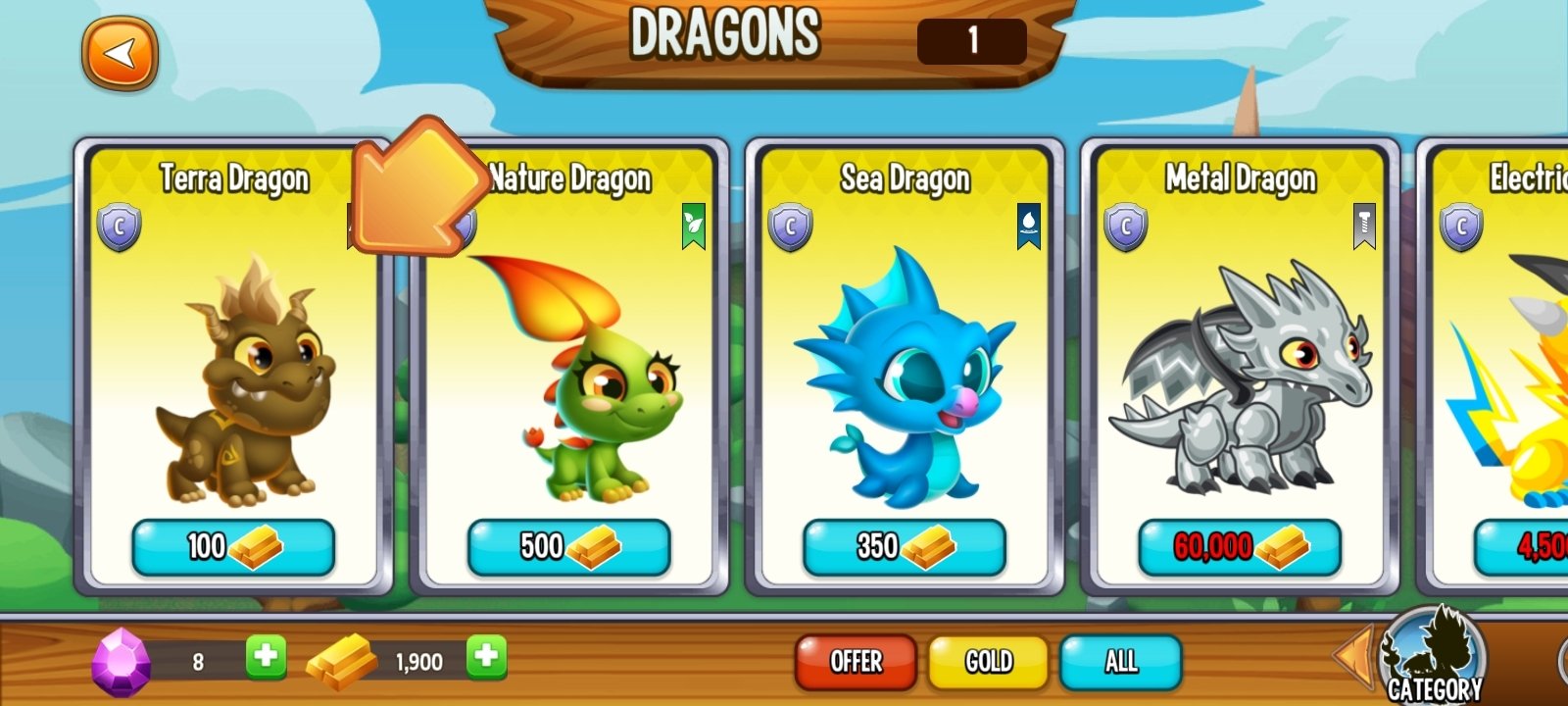Click the Sea Dragon's water element badge

click(x=1027, y=225)
